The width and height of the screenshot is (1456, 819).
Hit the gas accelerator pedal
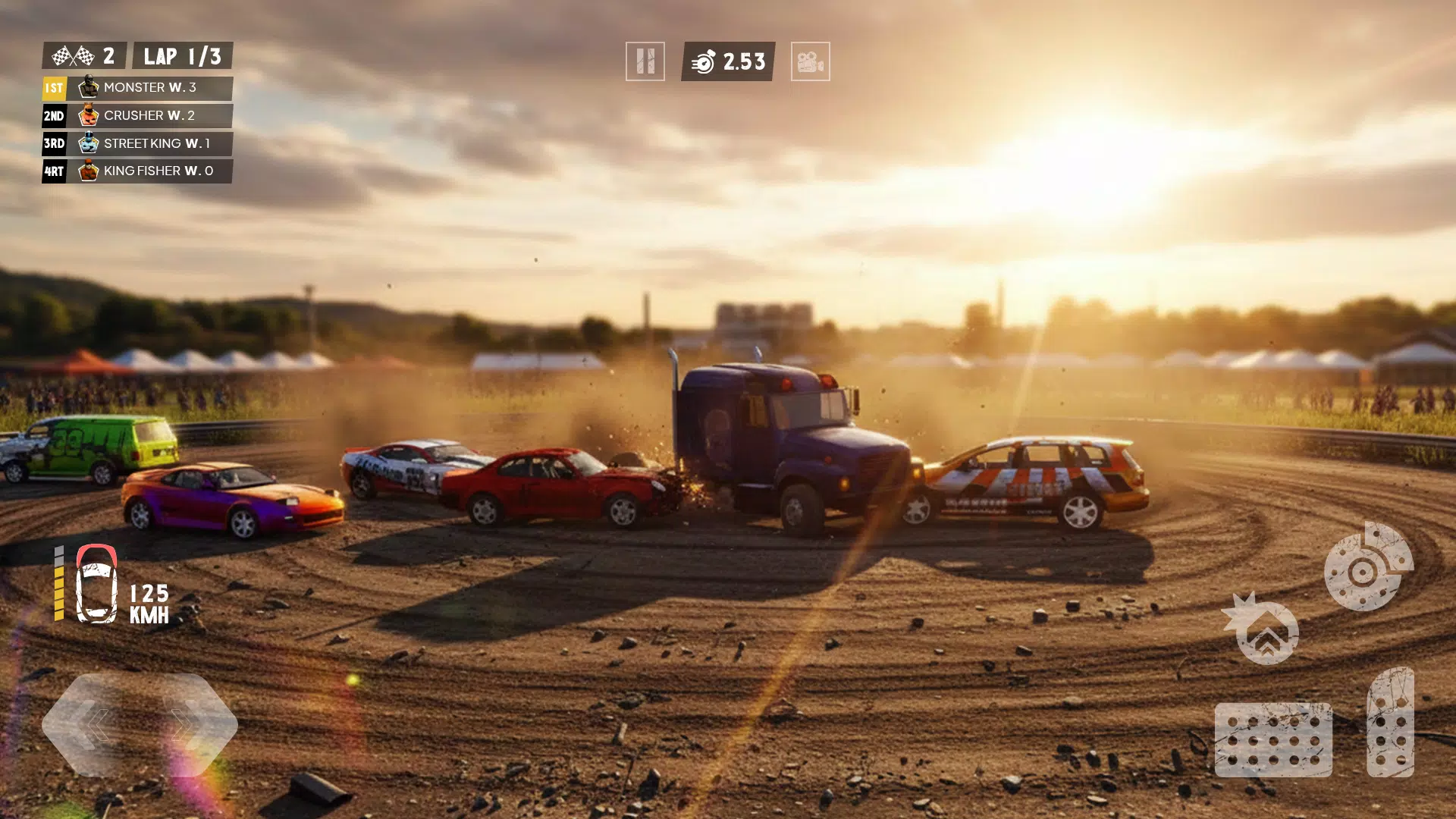point(1390,722)
